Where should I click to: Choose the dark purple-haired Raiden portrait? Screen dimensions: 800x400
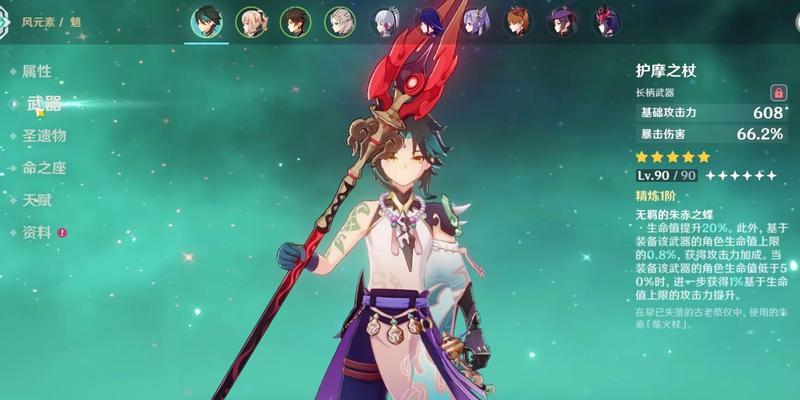click(430, 22)
